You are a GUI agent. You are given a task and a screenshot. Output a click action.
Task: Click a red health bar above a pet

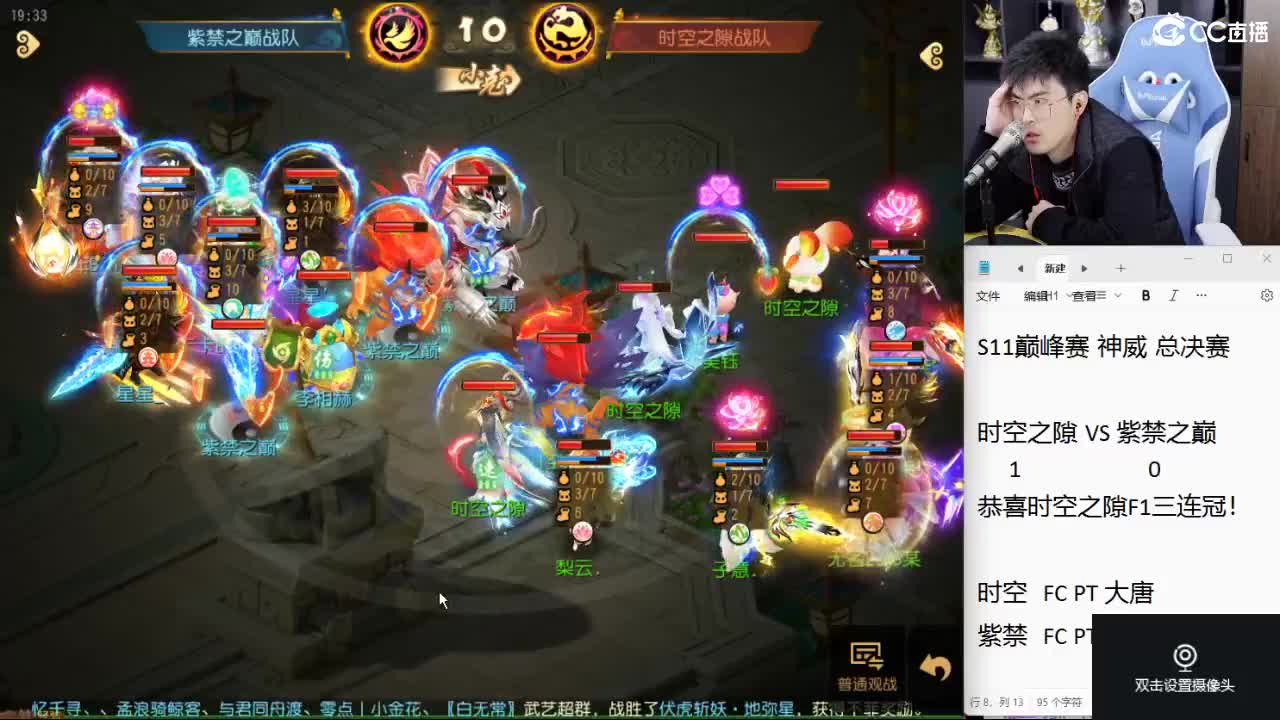800,186
